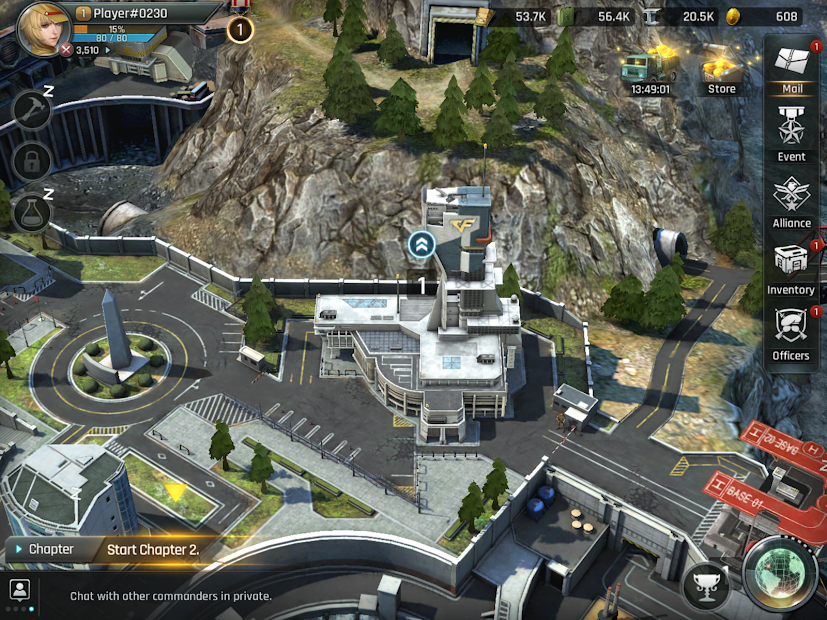Open the Inventory menu
Screen dimensions: 827x620
[x=791, y=267]
